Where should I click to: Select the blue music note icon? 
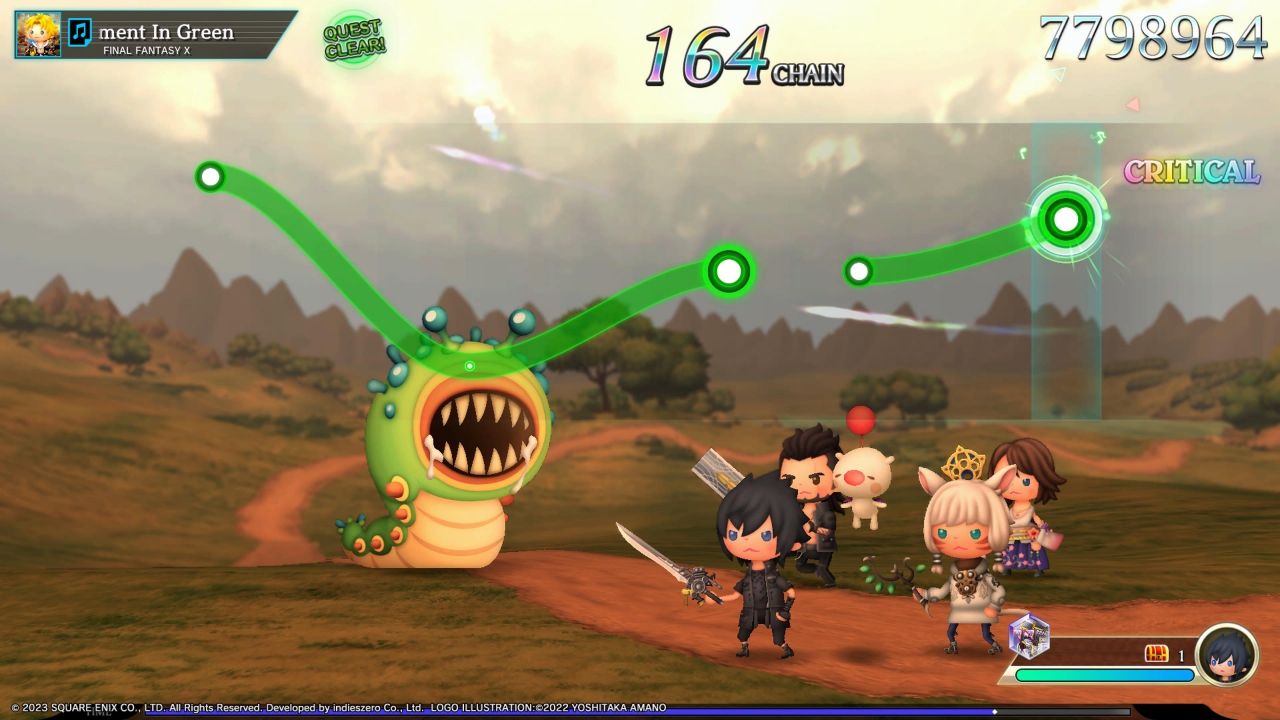tap(80, 33)
